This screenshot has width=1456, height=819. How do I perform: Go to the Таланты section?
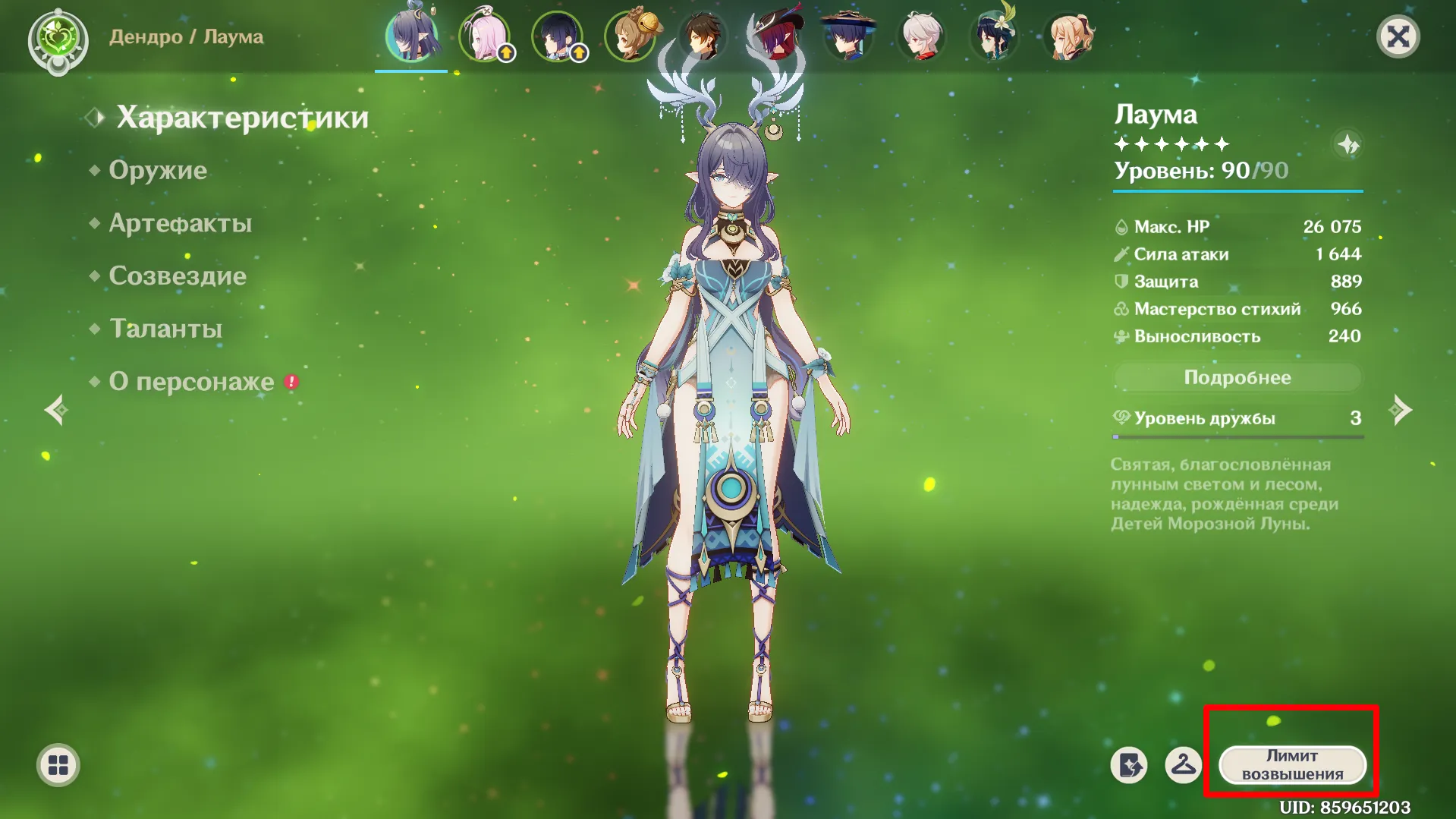[x=165, y=329]
